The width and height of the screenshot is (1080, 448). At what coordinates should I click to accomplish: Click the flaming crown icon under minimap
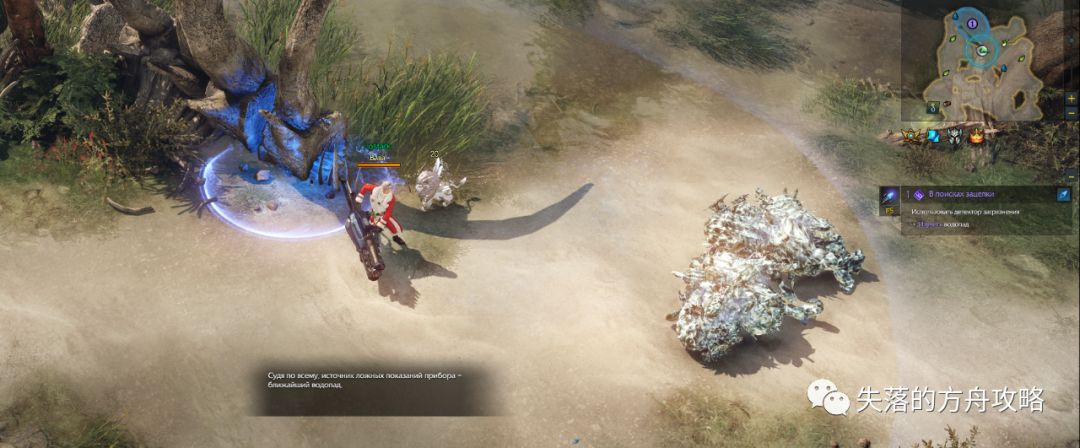point(975,137)
